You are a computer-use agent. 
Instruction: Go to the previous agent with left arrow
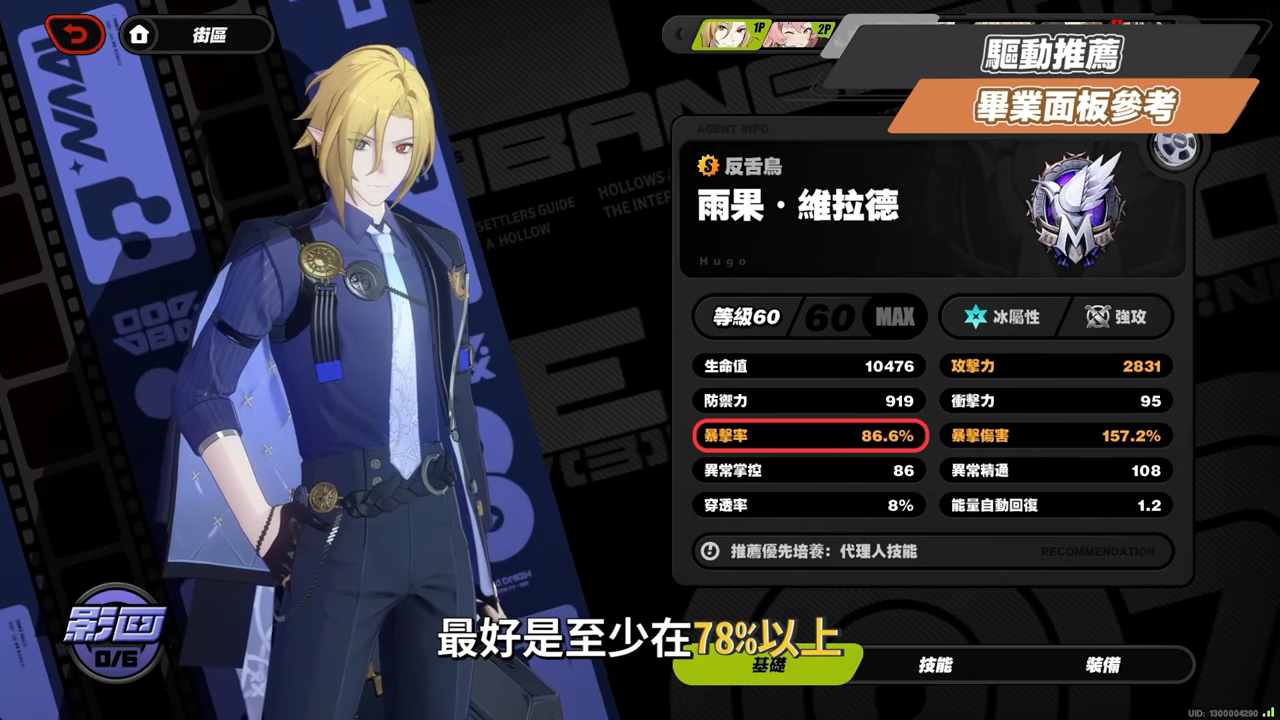(680, 35)
